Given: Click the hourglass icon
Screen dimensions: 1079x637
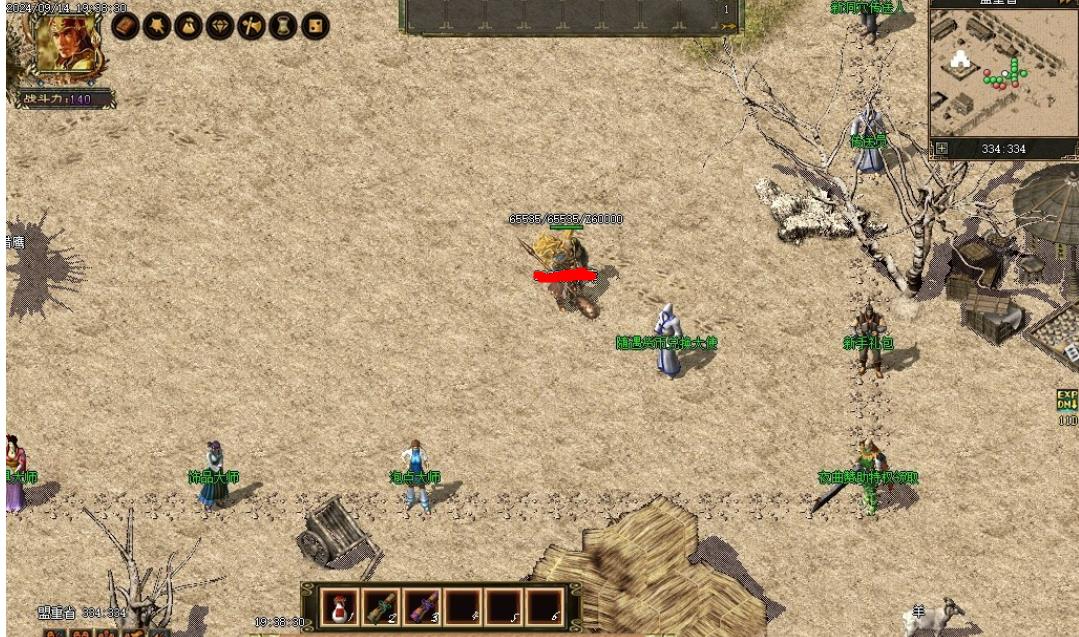Looking at the screenshot, I should (x=283, y=26).
